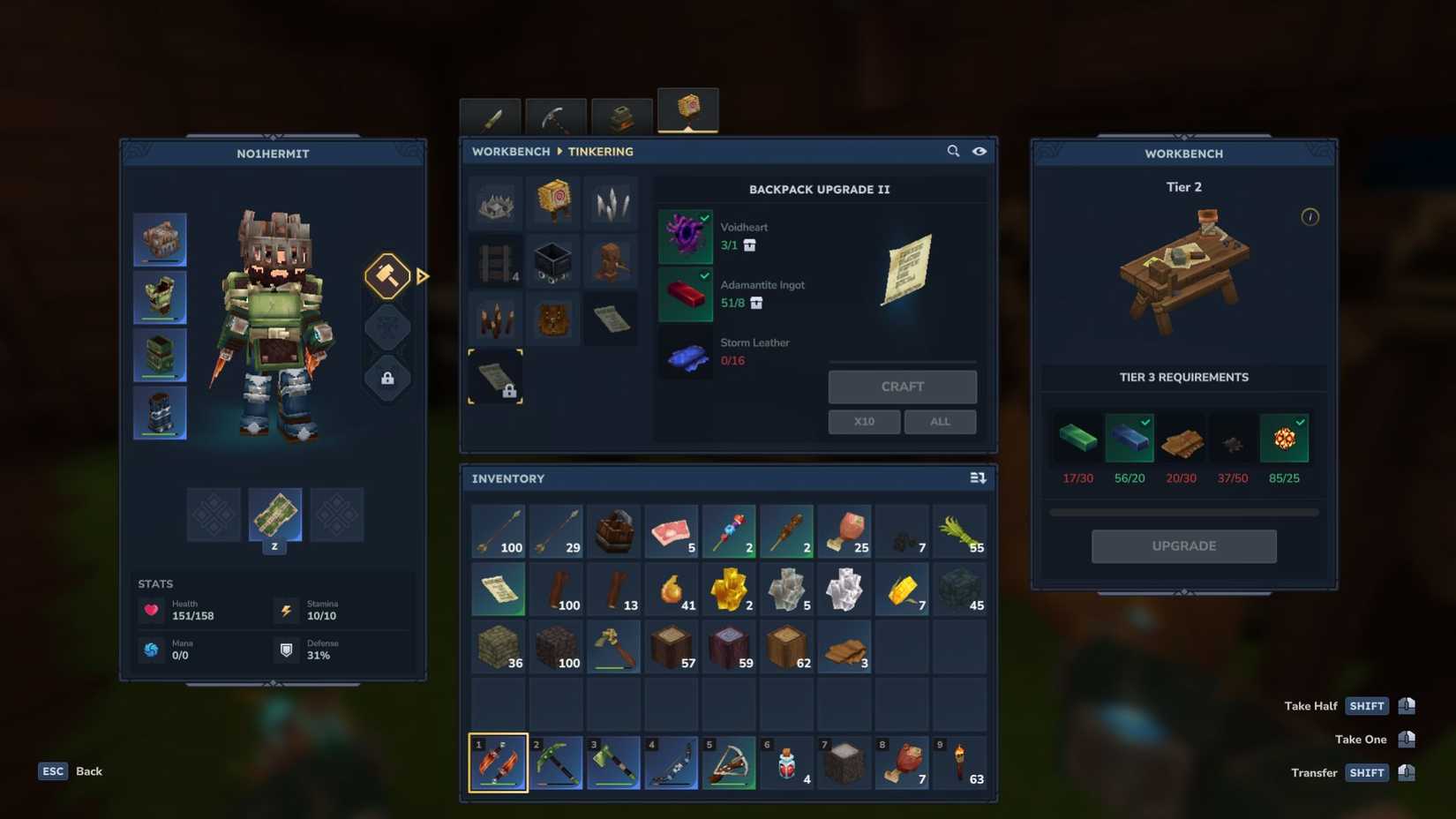
Task: Select the Voidheart ingredient thumbnail
Action: 686,236
